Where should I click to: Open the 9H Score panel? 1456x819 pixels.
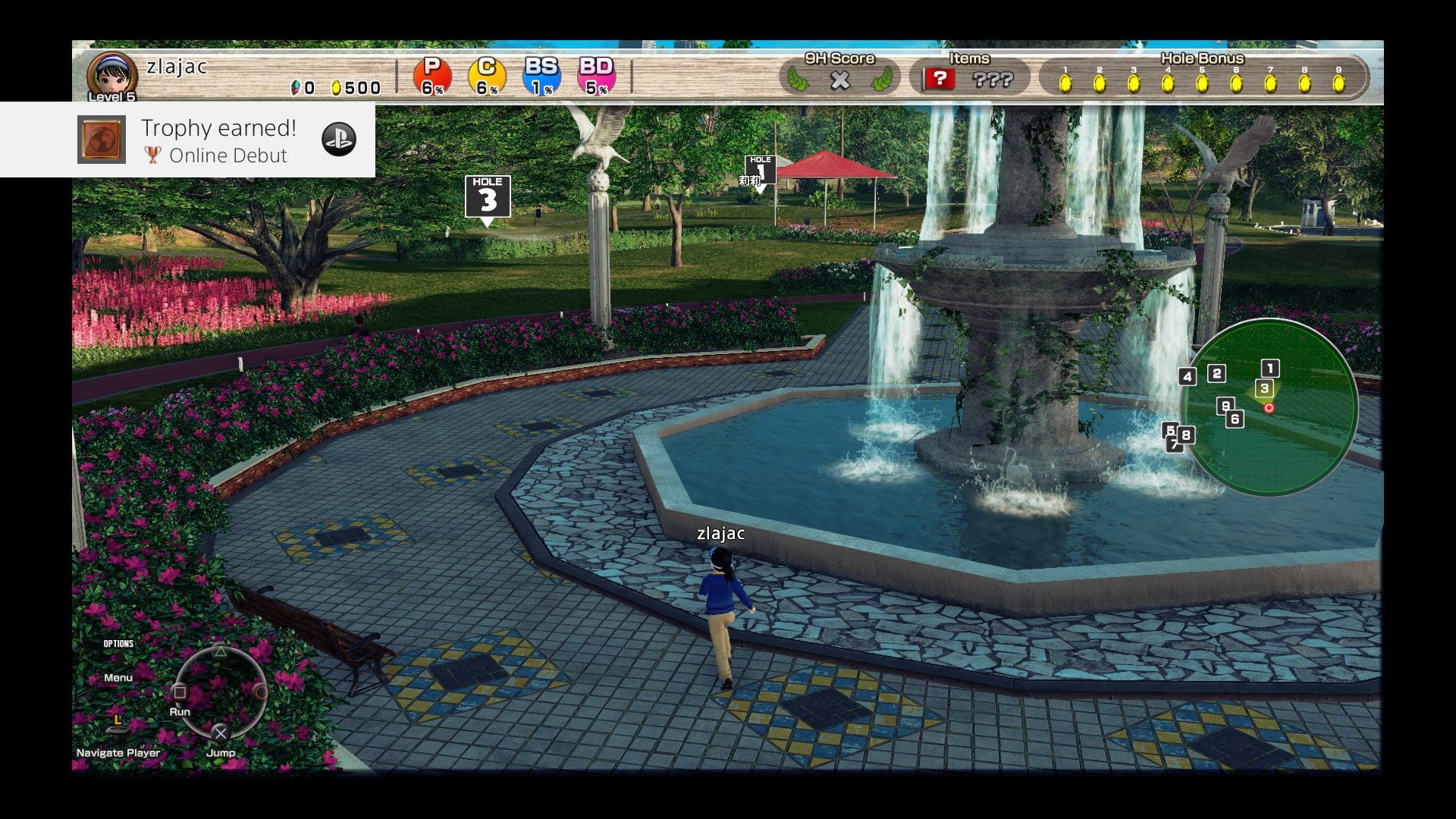(839, 74)
